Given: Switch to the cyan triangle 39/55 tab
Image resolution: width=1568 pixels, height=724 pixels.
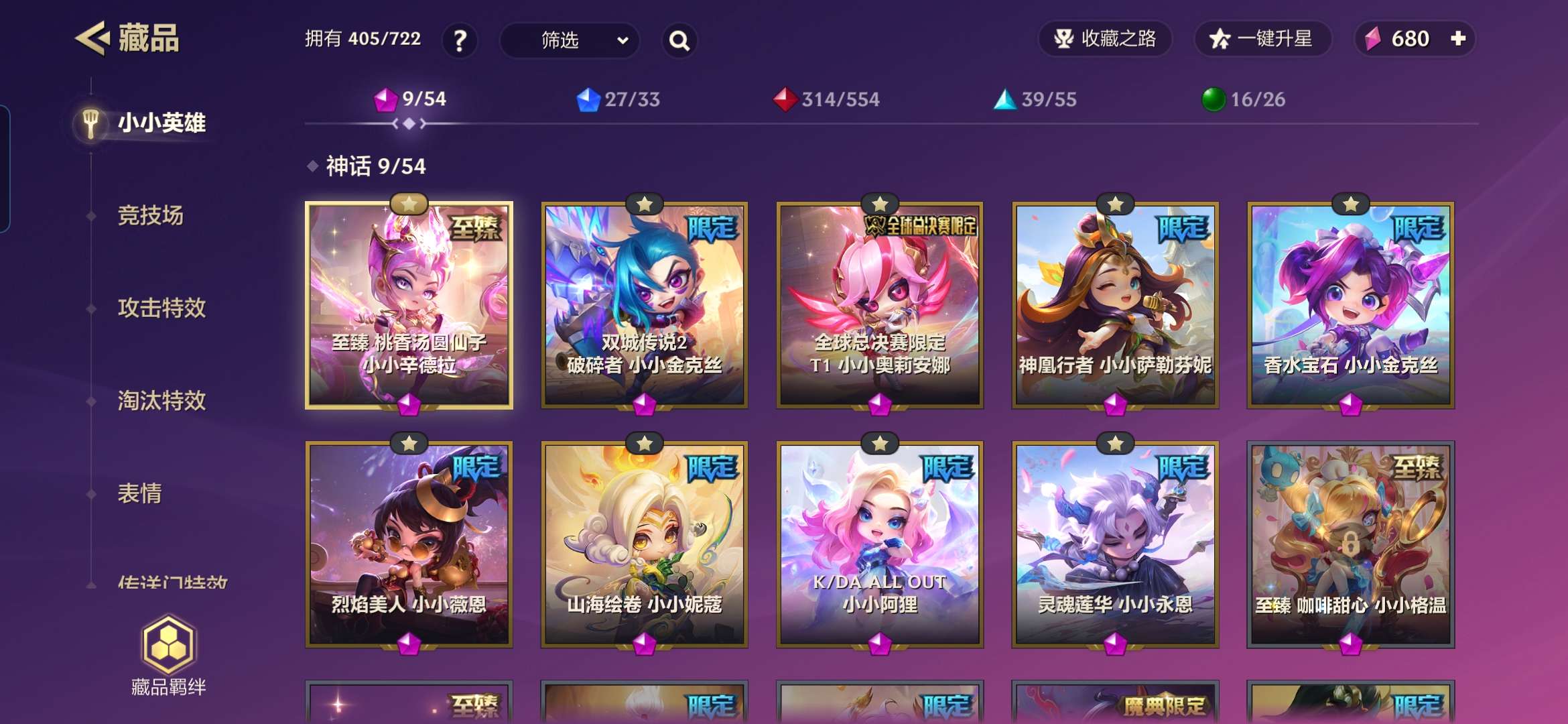Looking at the screenshot, I should [1035, 99].
